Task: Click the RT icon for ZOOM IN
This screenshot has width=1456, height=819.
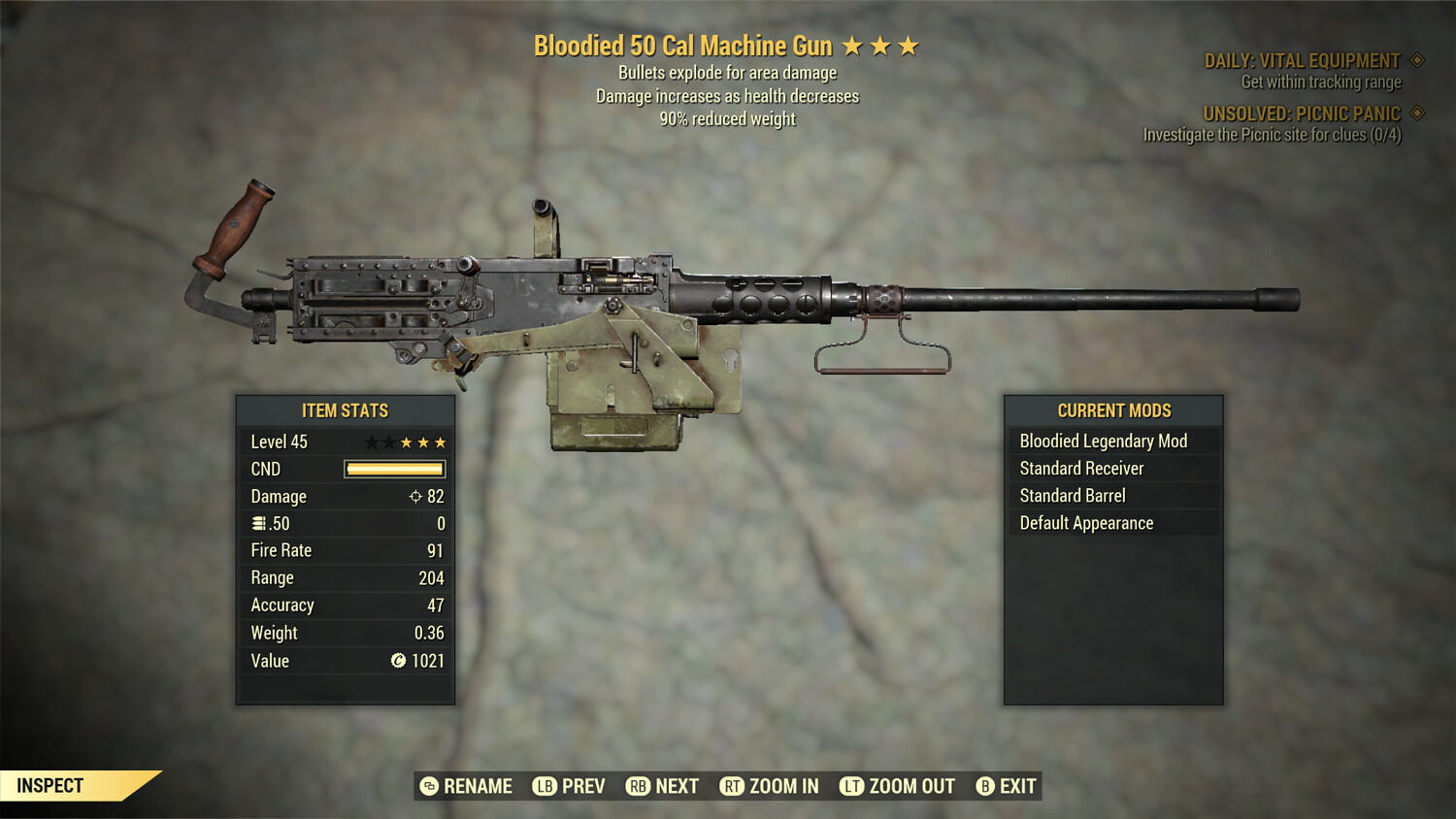Action: click(x=732, y=786)
